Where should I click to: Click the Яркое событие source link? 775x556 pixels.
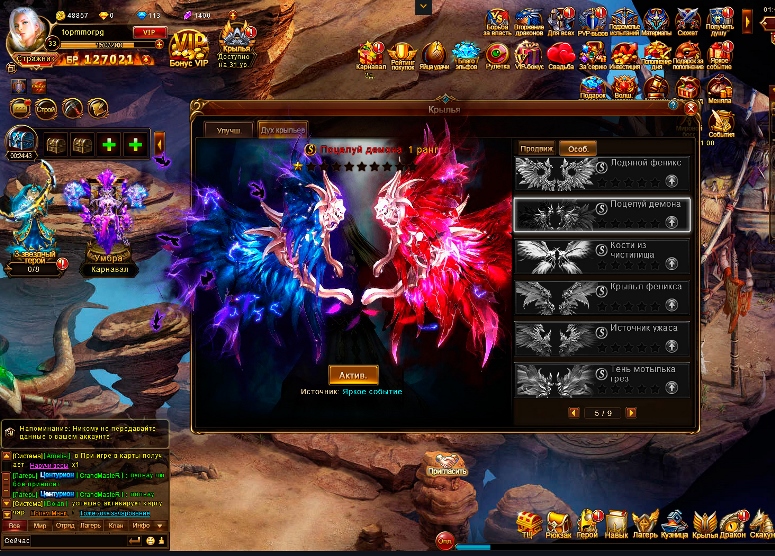[x=371, y=392]
